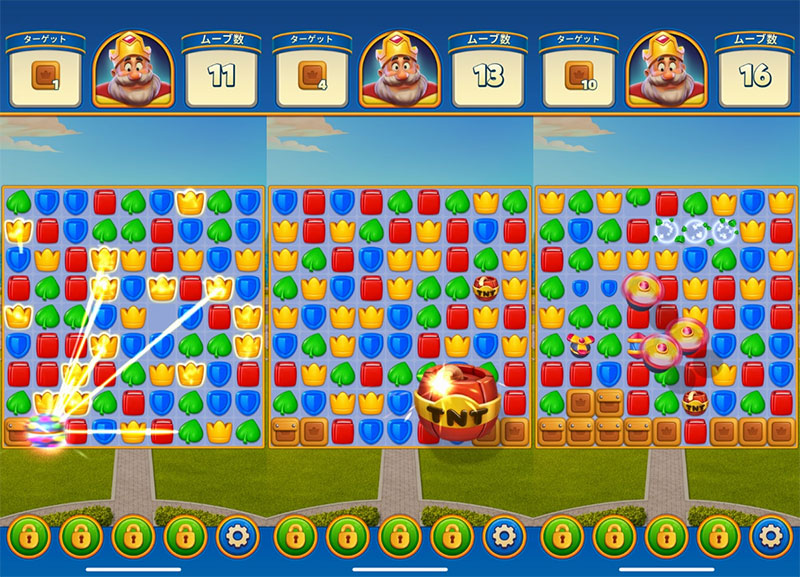Select the target tracker showing 10 boxes left

click(x=578, y=76)
